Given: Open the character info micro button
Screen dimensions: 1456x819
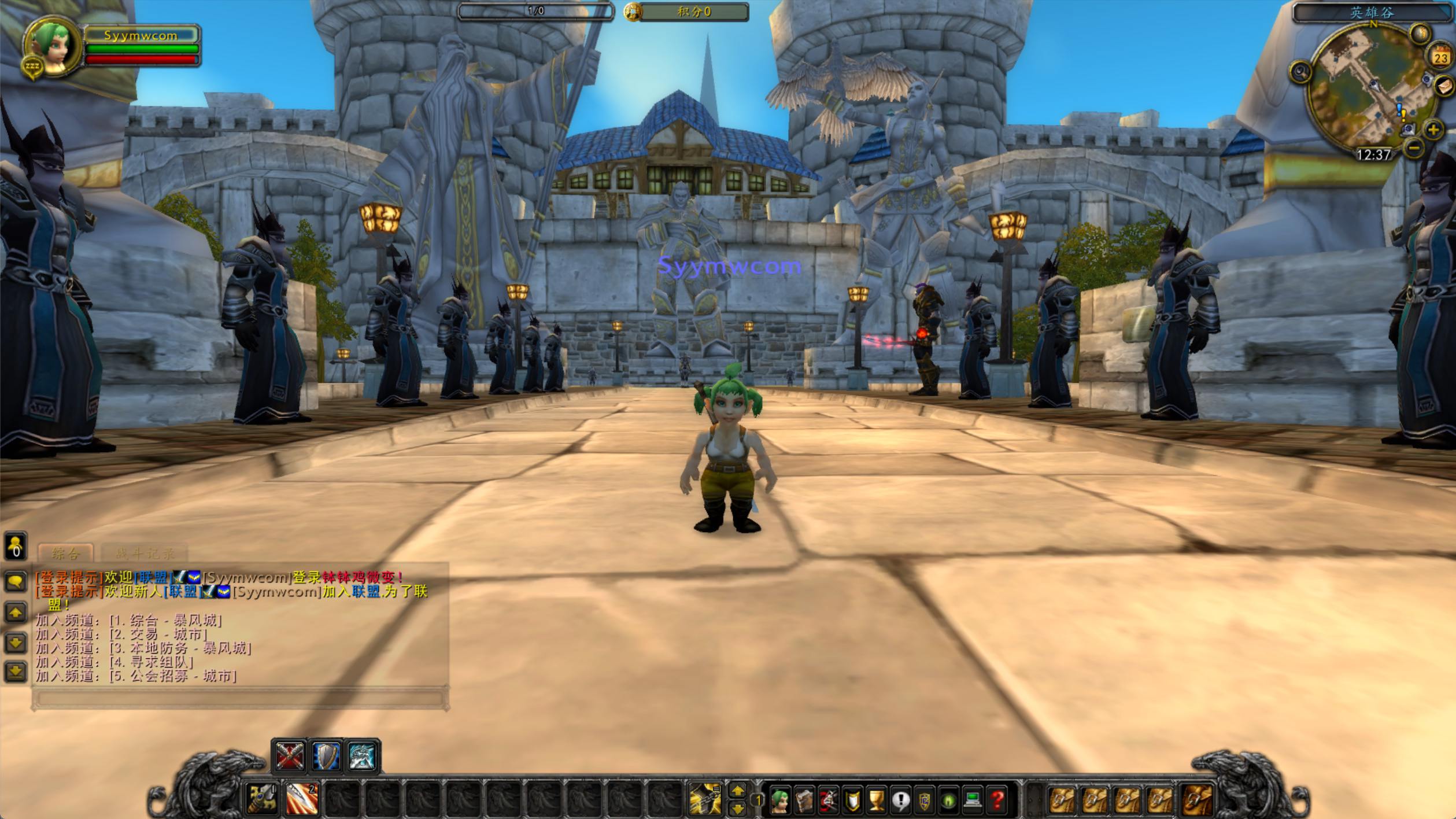Looking at the screenshot, I should tap(780, 800).
